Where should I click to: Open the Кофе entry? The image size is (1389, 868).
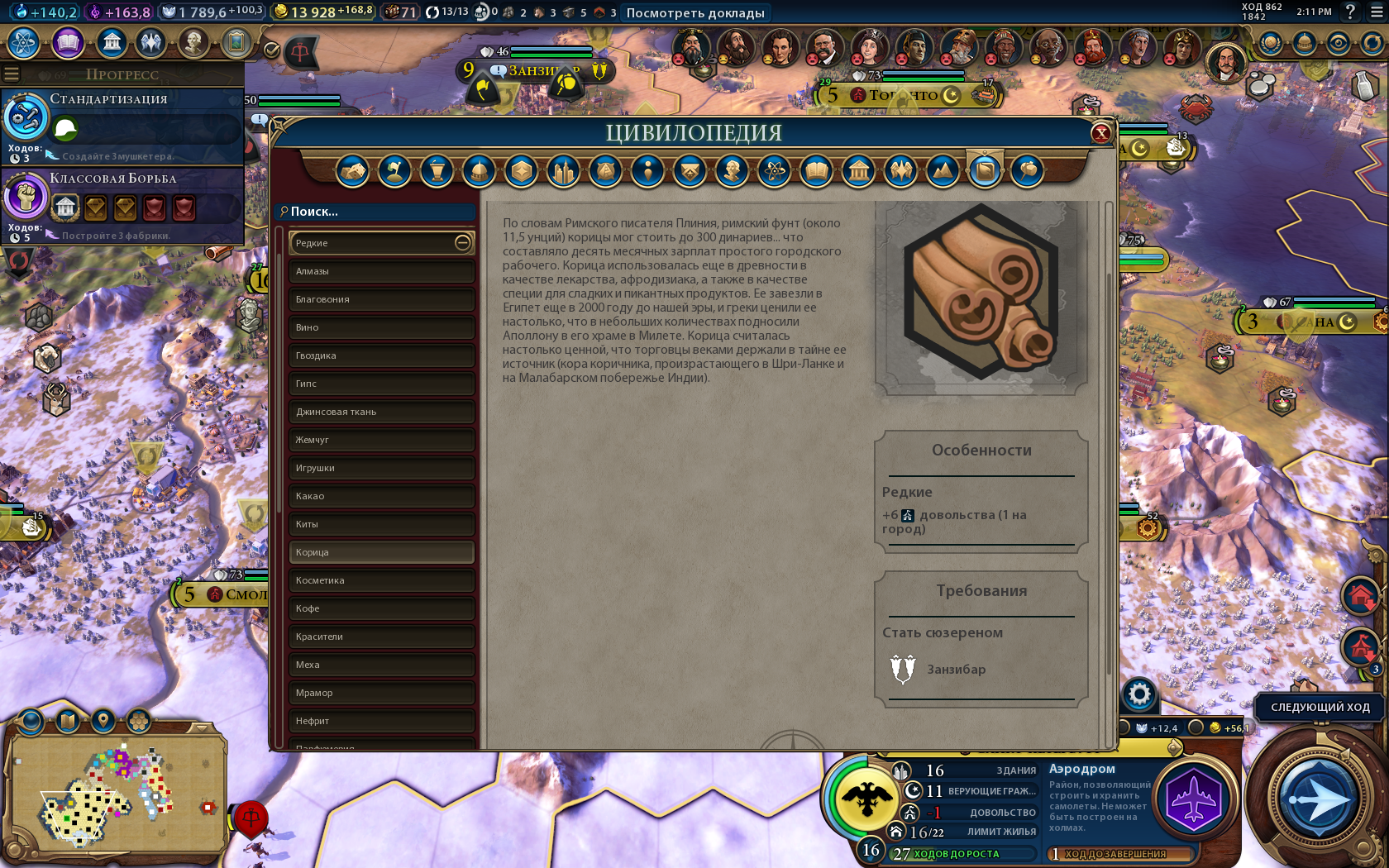point(381,608)
